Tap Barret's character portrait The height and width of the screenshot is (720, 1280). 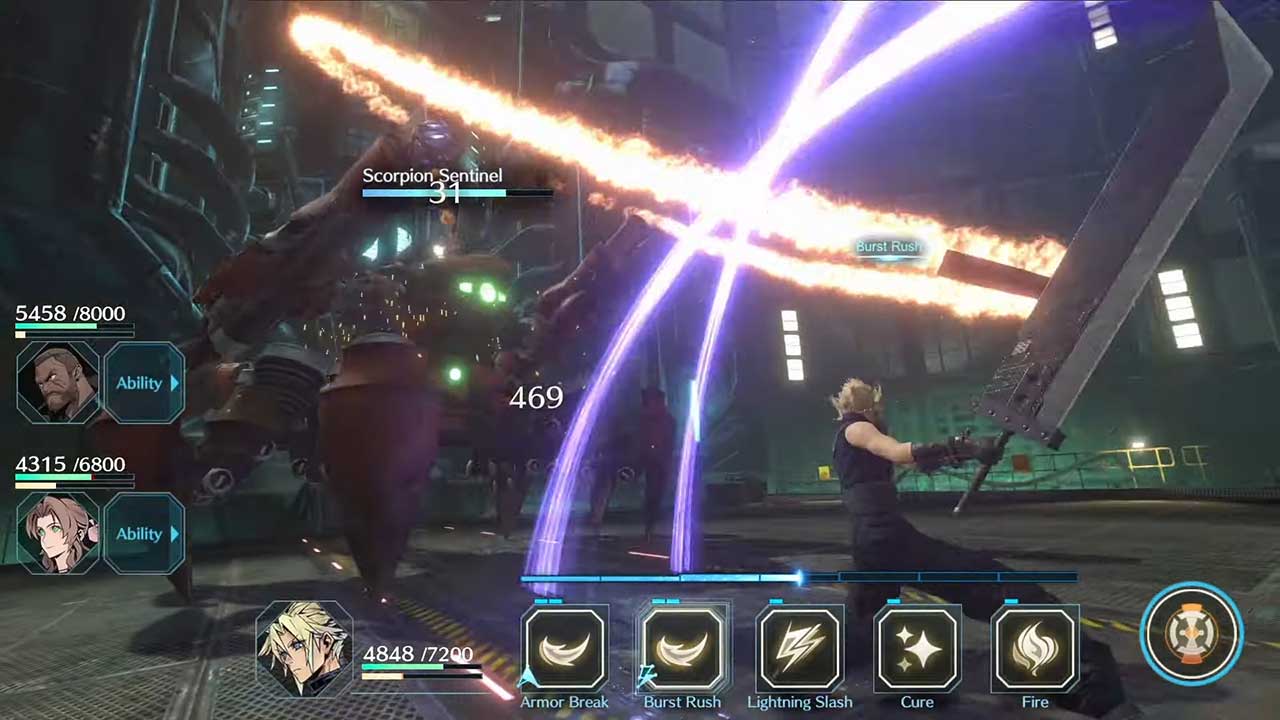[57, 383]
